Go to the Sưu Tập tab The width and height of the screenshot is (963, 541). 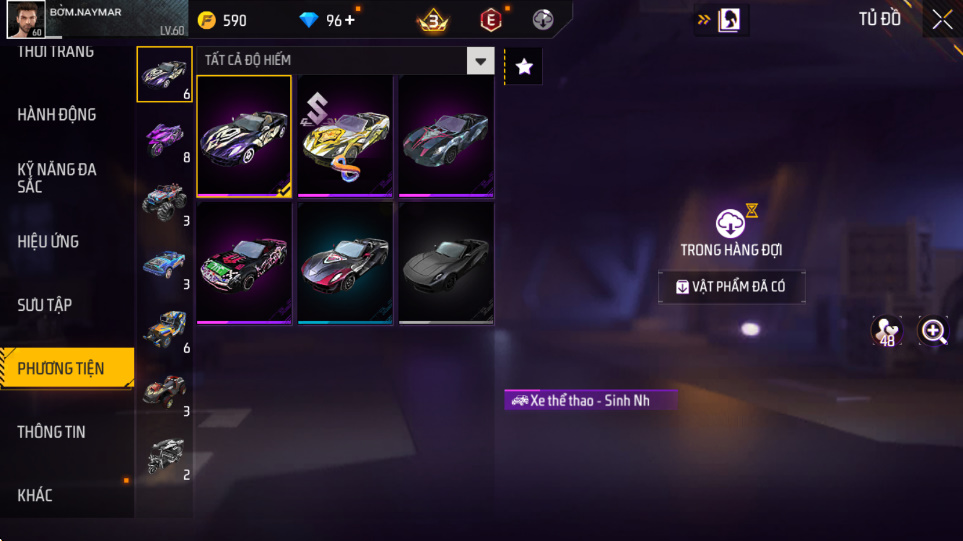45,305
